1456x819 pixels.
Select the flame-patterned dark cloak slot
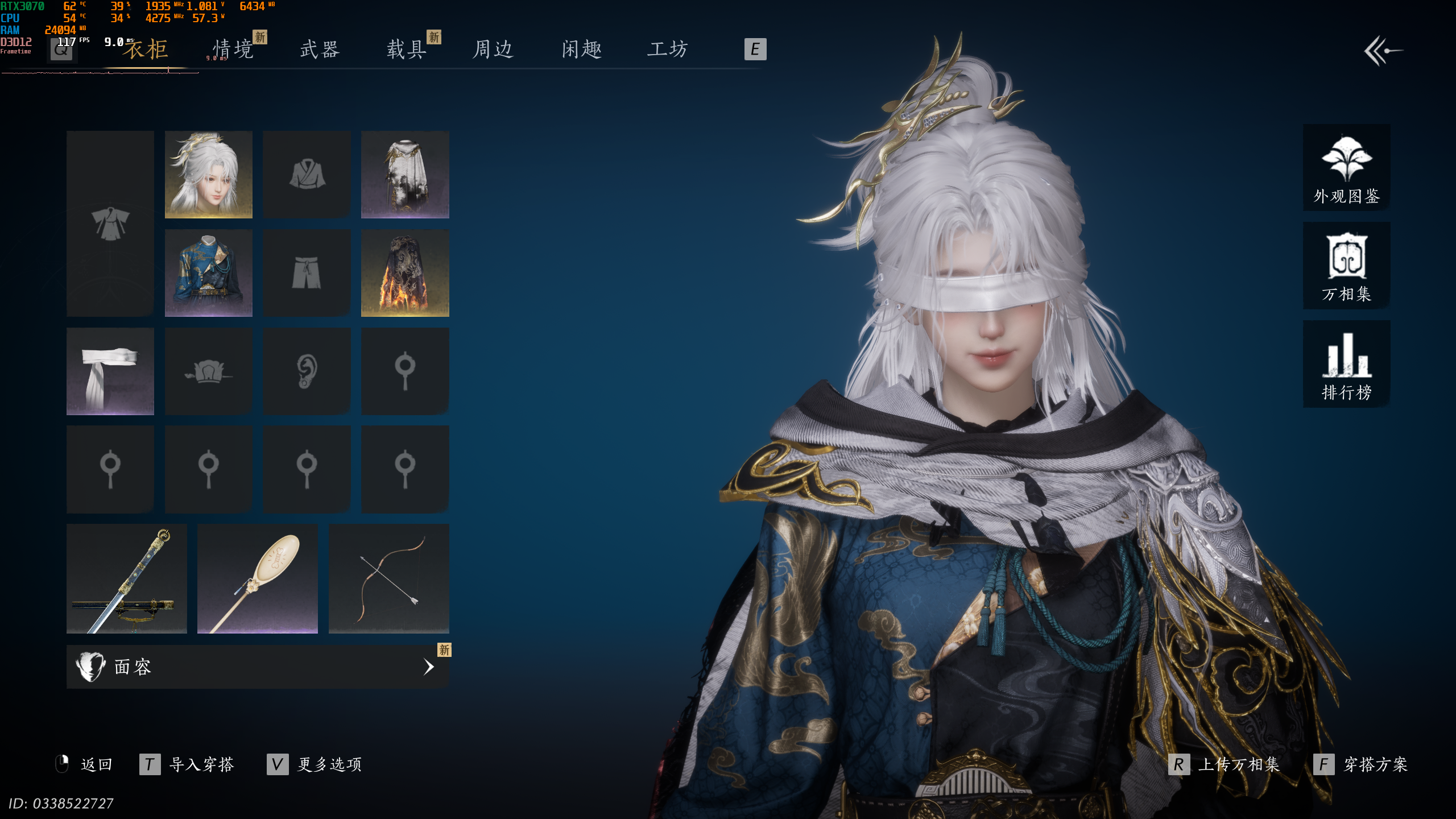click(x=405, y=273)
